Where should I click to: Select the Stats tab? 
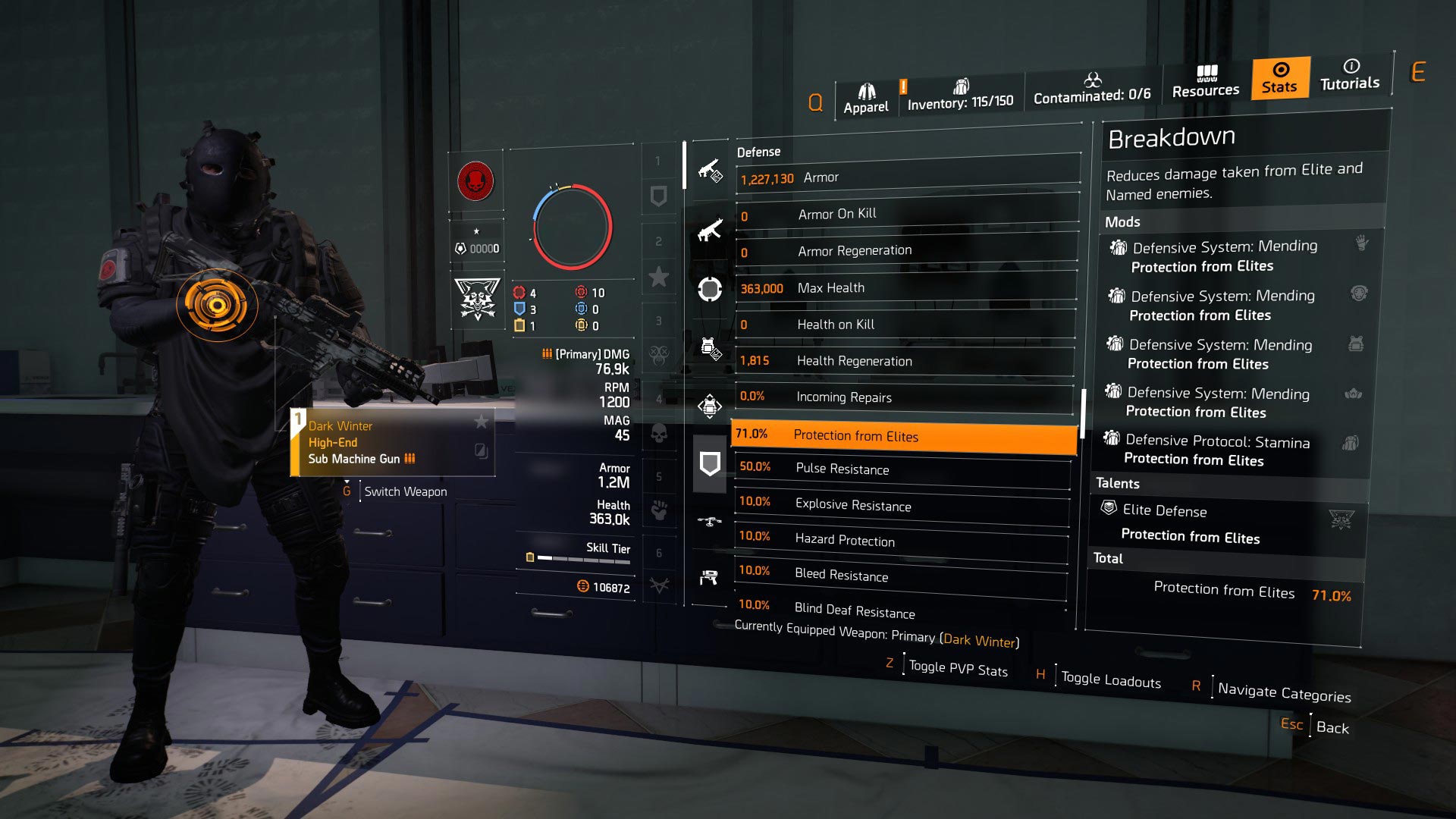point(1279,78)
